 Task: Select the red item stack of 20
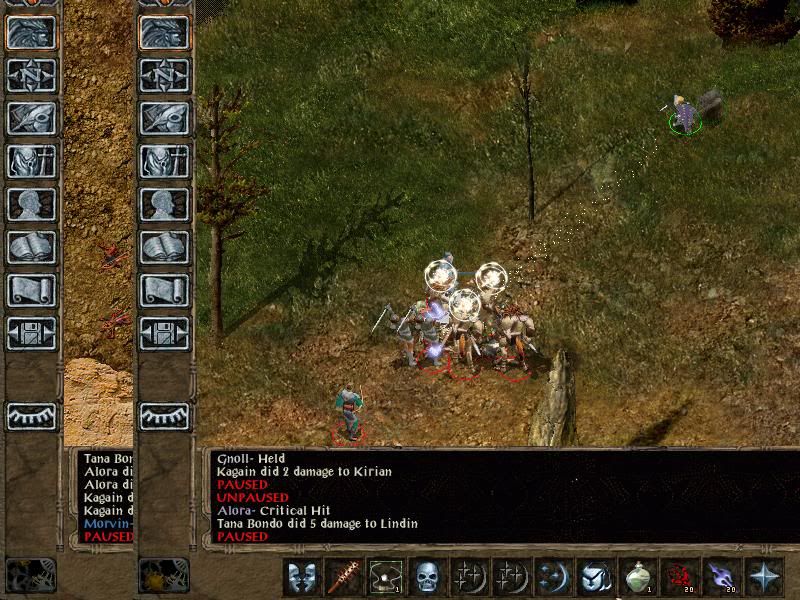pyautogui.click(x=680, y=576)
